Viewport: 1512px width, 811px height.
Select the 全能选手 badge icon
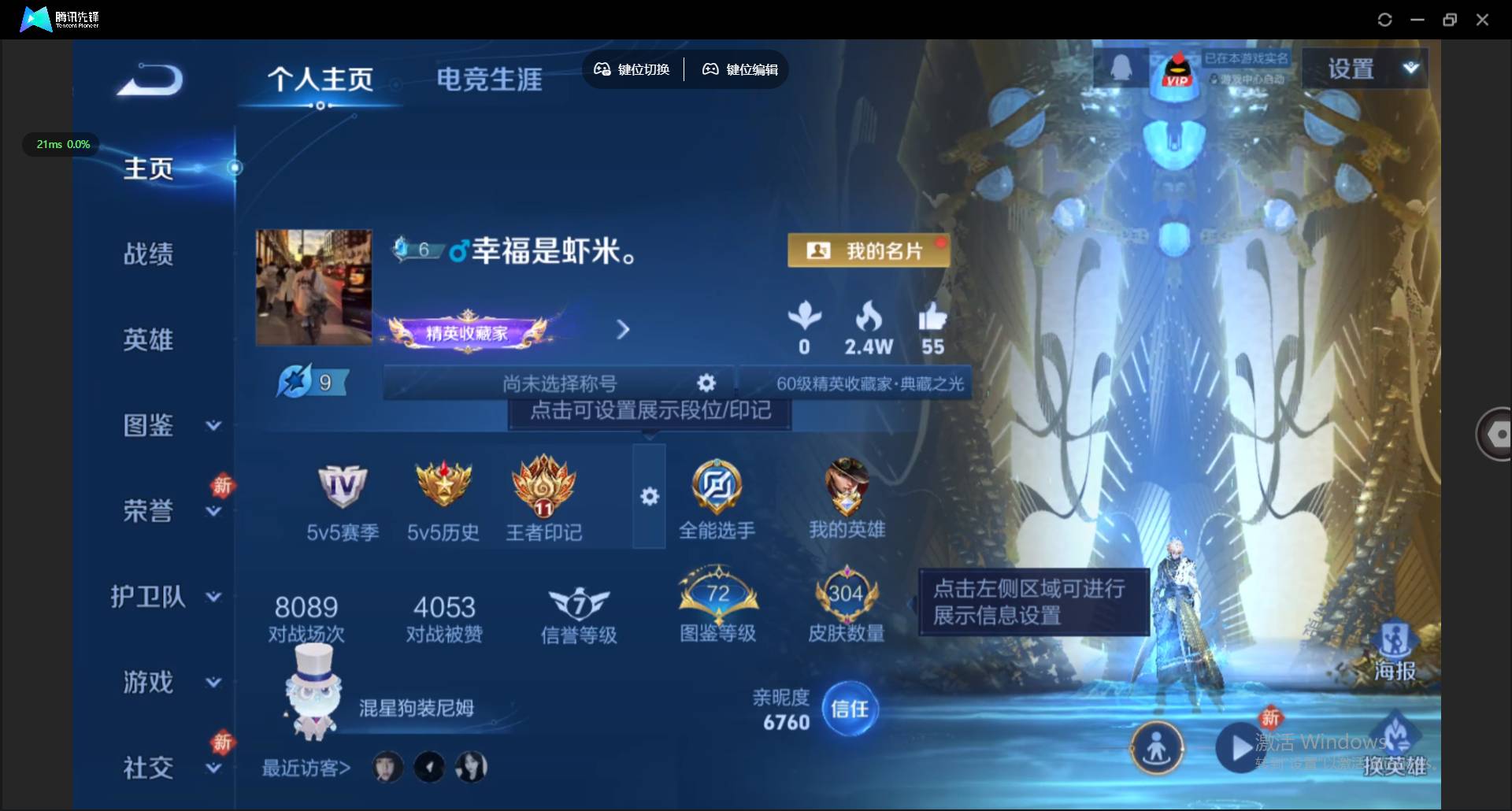[x=717, y=487]
